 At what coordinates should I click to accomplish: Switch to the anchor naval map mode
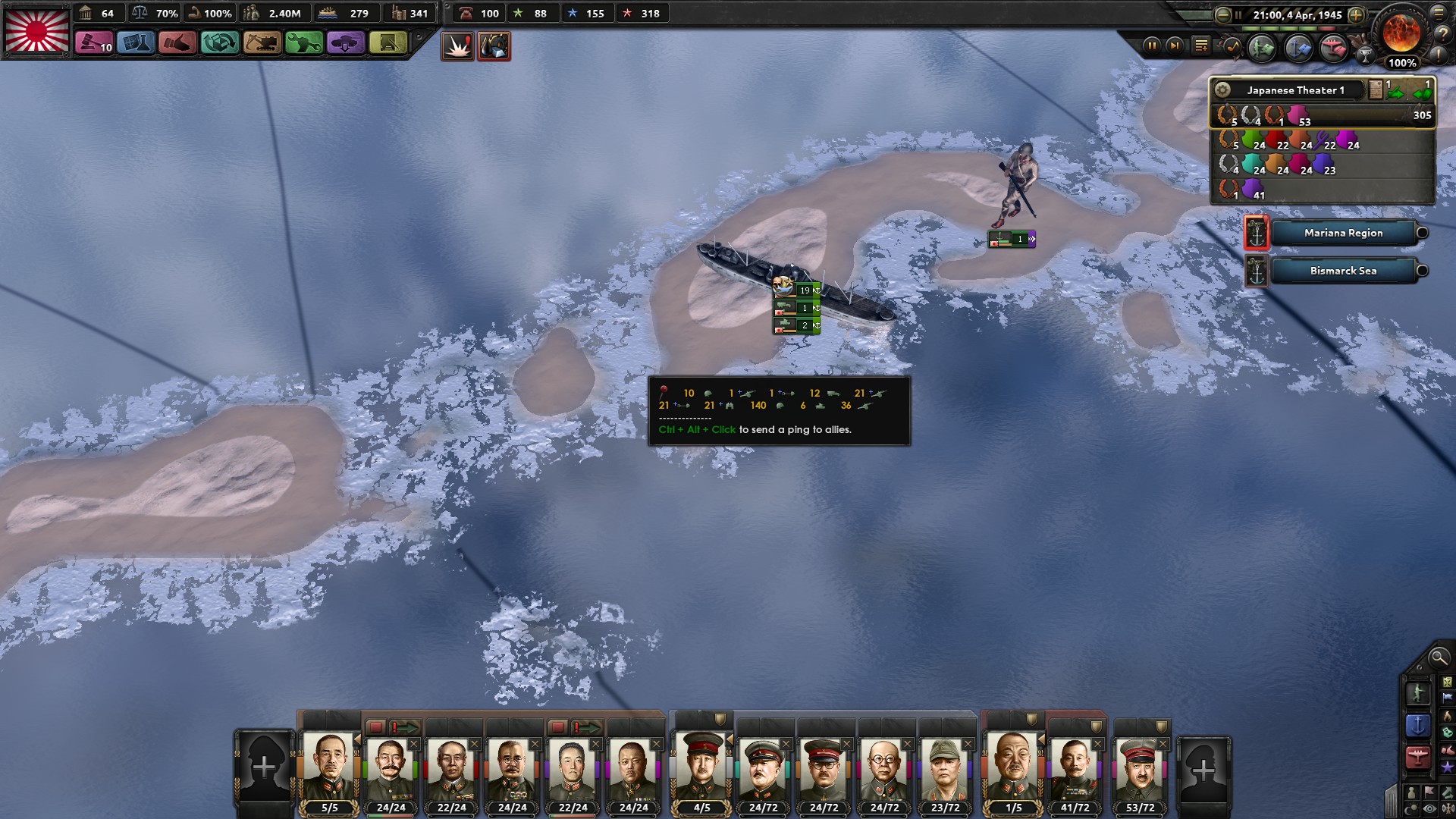pos(1417,725)
